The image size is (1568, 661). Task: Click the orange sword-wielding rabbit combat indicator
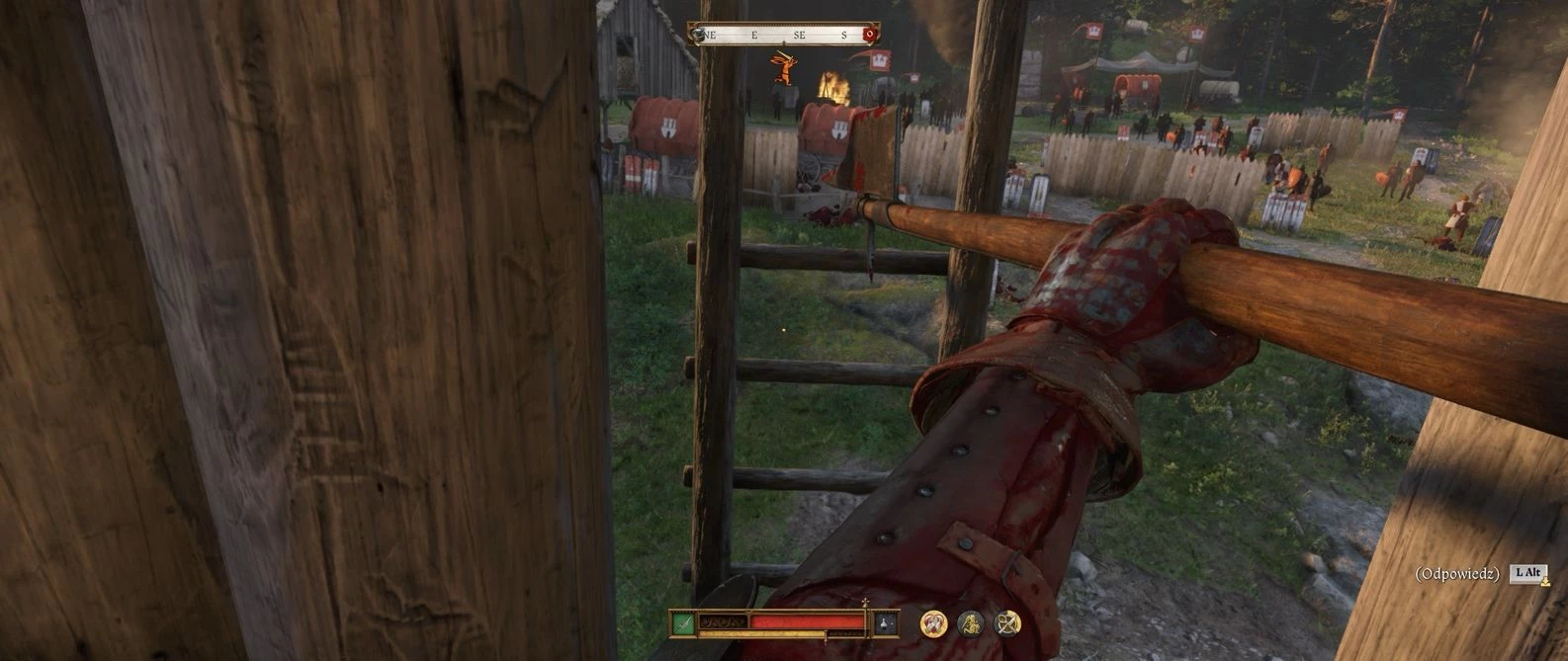783,67
